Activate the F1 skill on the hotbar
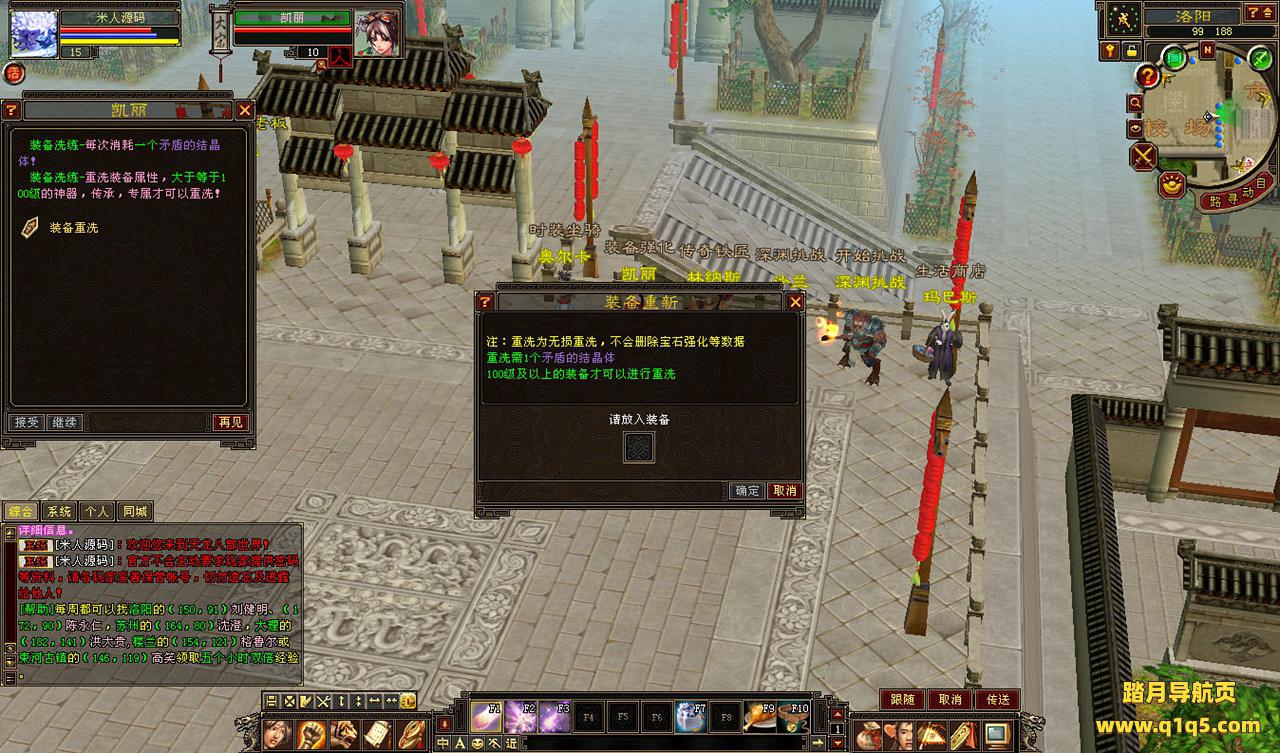The width and height of the screenshot is (1280, 753). 486,717
